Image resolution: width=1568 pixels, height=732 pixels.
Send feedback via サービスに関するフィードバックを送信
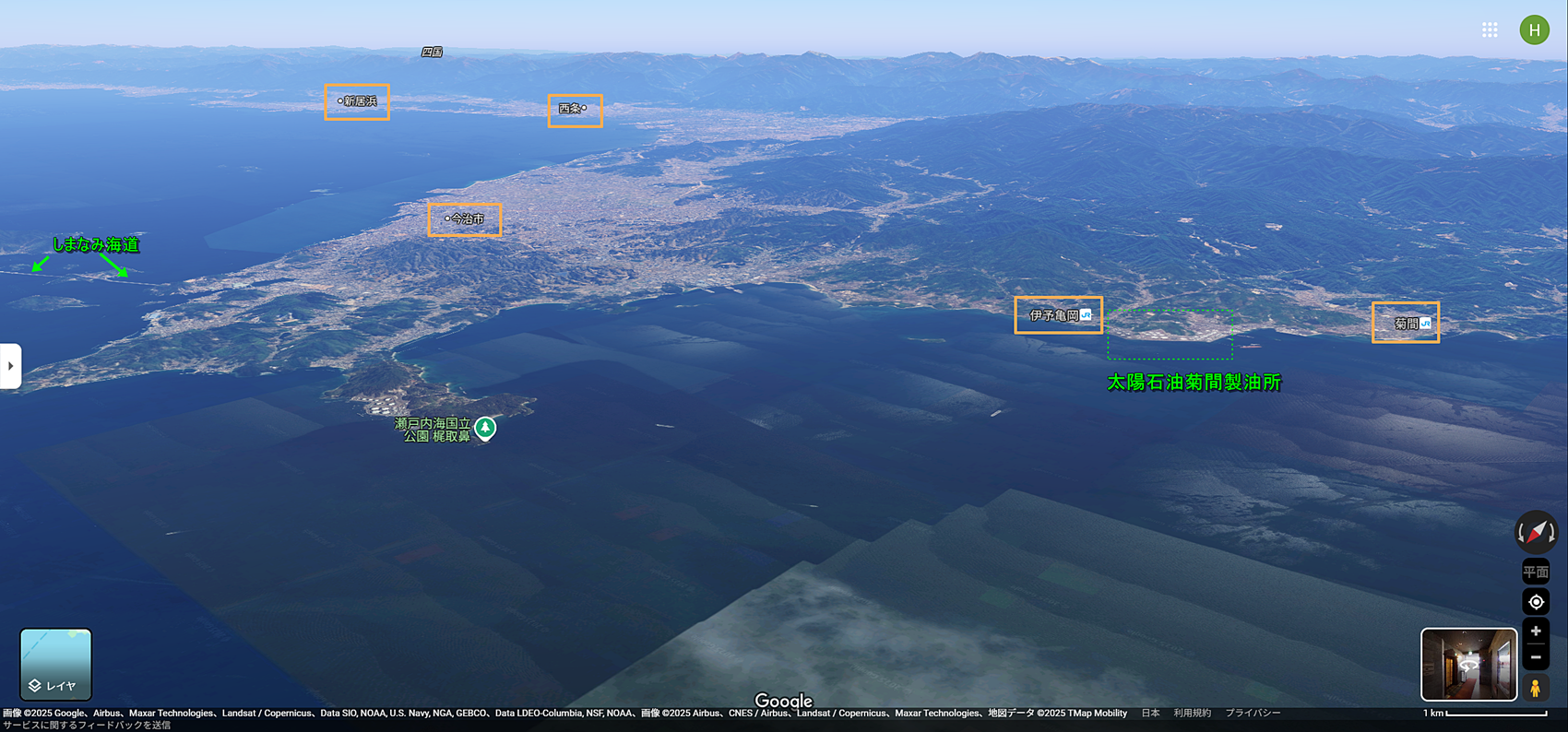[86, 726]
